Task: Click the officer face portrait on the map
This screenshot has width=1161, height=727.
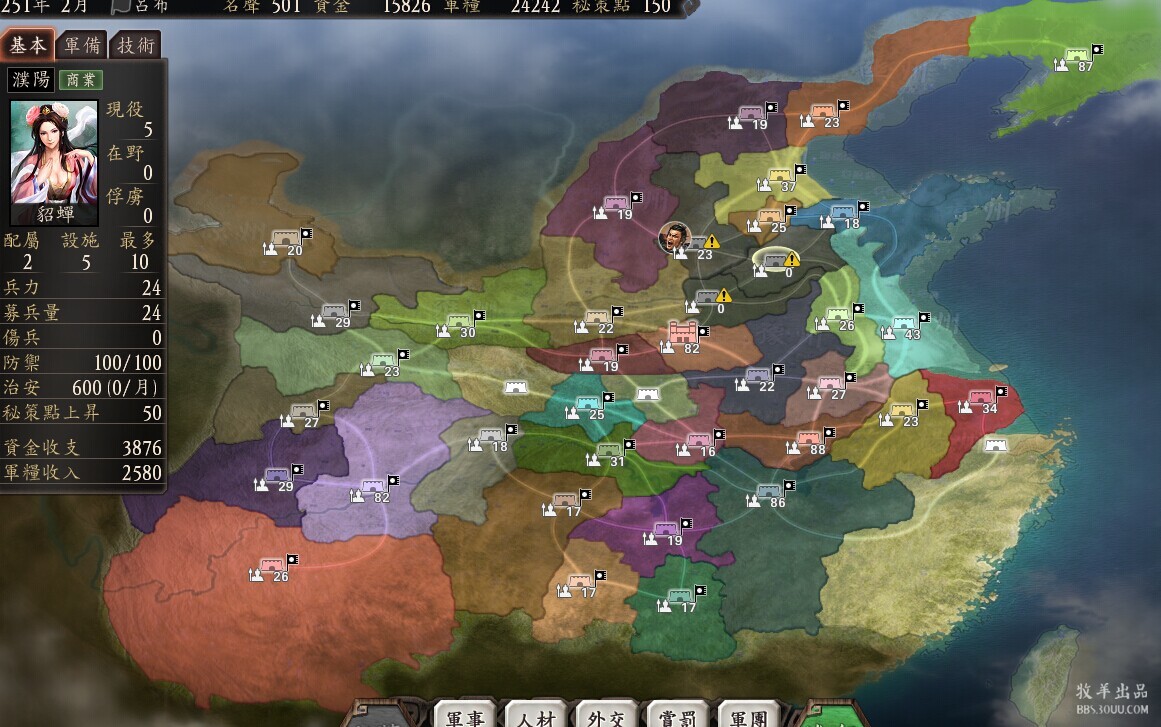Action: click(675, 236)
